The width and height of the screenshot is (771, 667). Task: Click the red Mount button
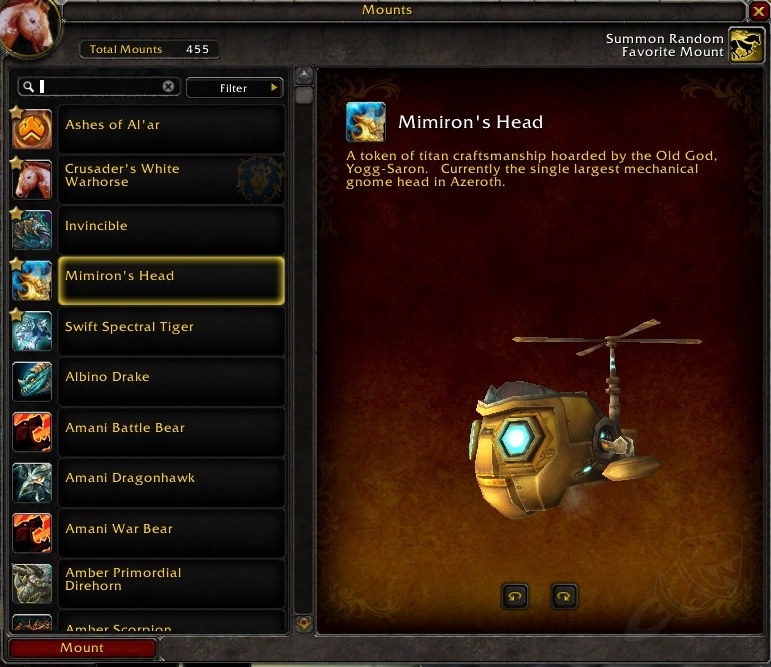tap(82, 648)
